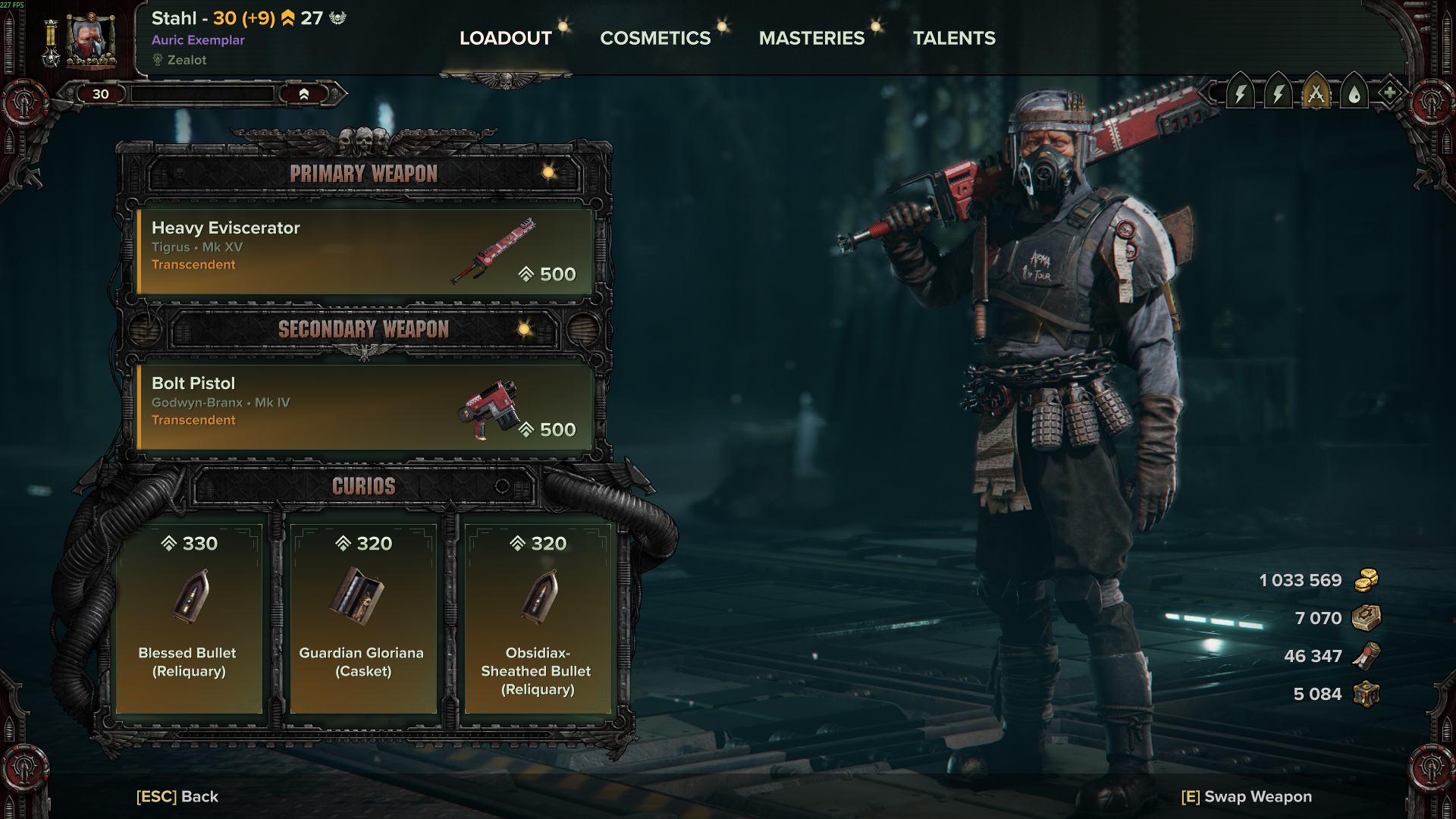
Task: Switch to the droplet loadout preset
Action: [1354, 94]
